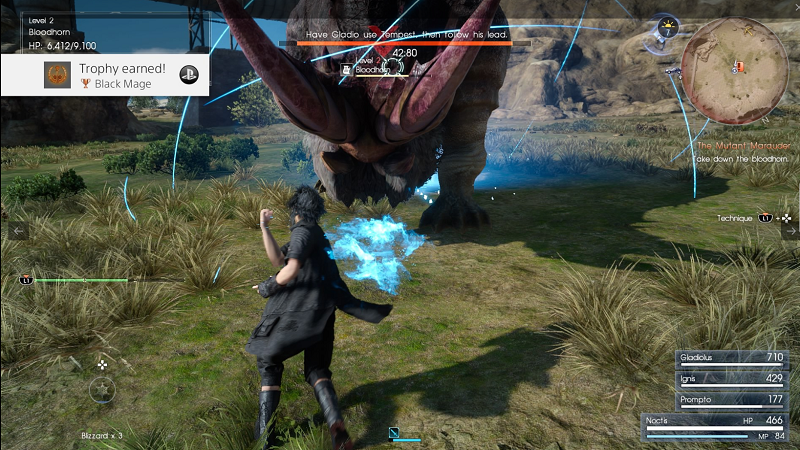Click the sun time-of-day icon
The width and height of the screenshot is (800, 450).
click(x=667, y=28)
